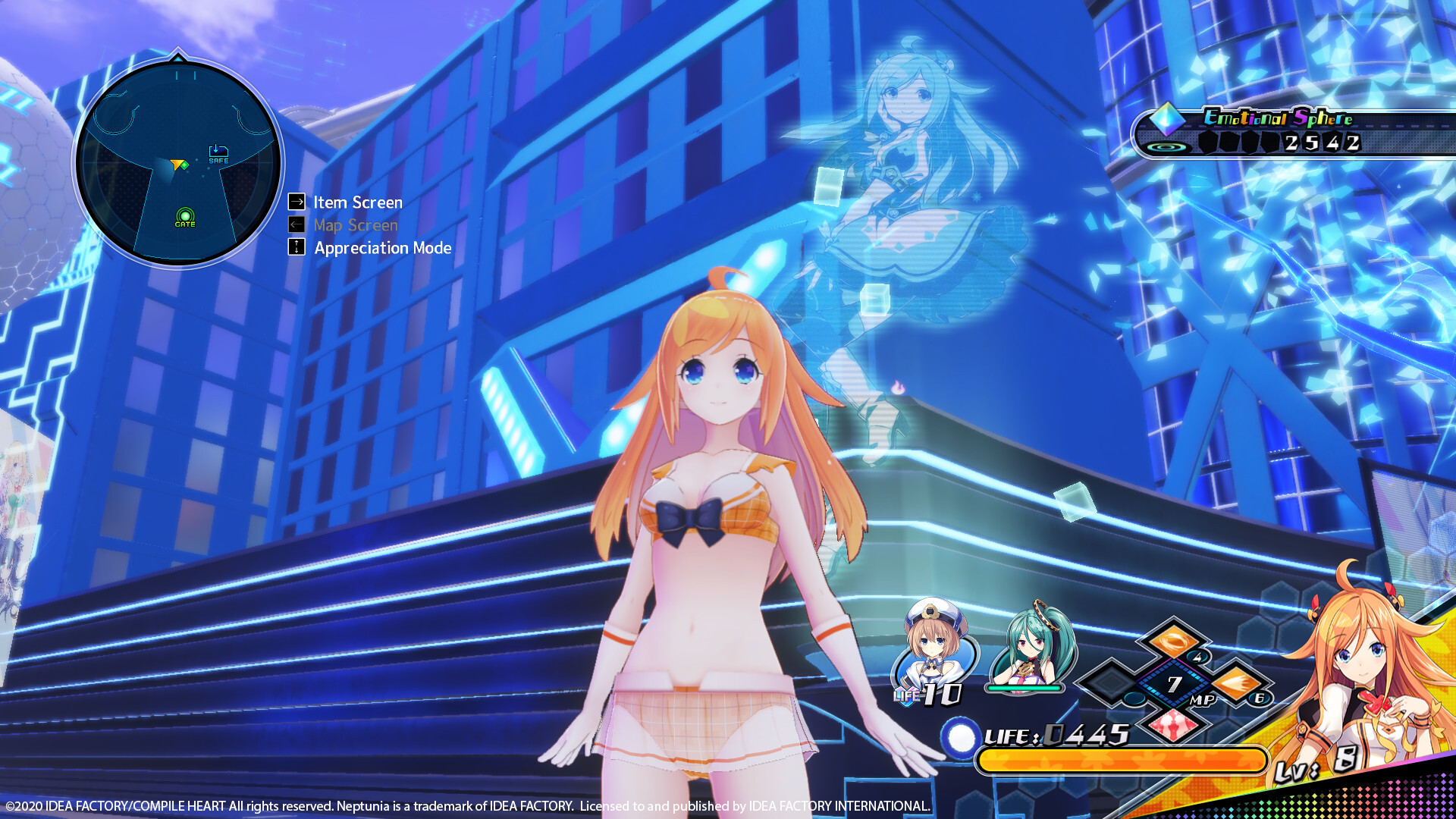
Task: Click the player direction arrow on the minimap
Action: pos(178,165)
